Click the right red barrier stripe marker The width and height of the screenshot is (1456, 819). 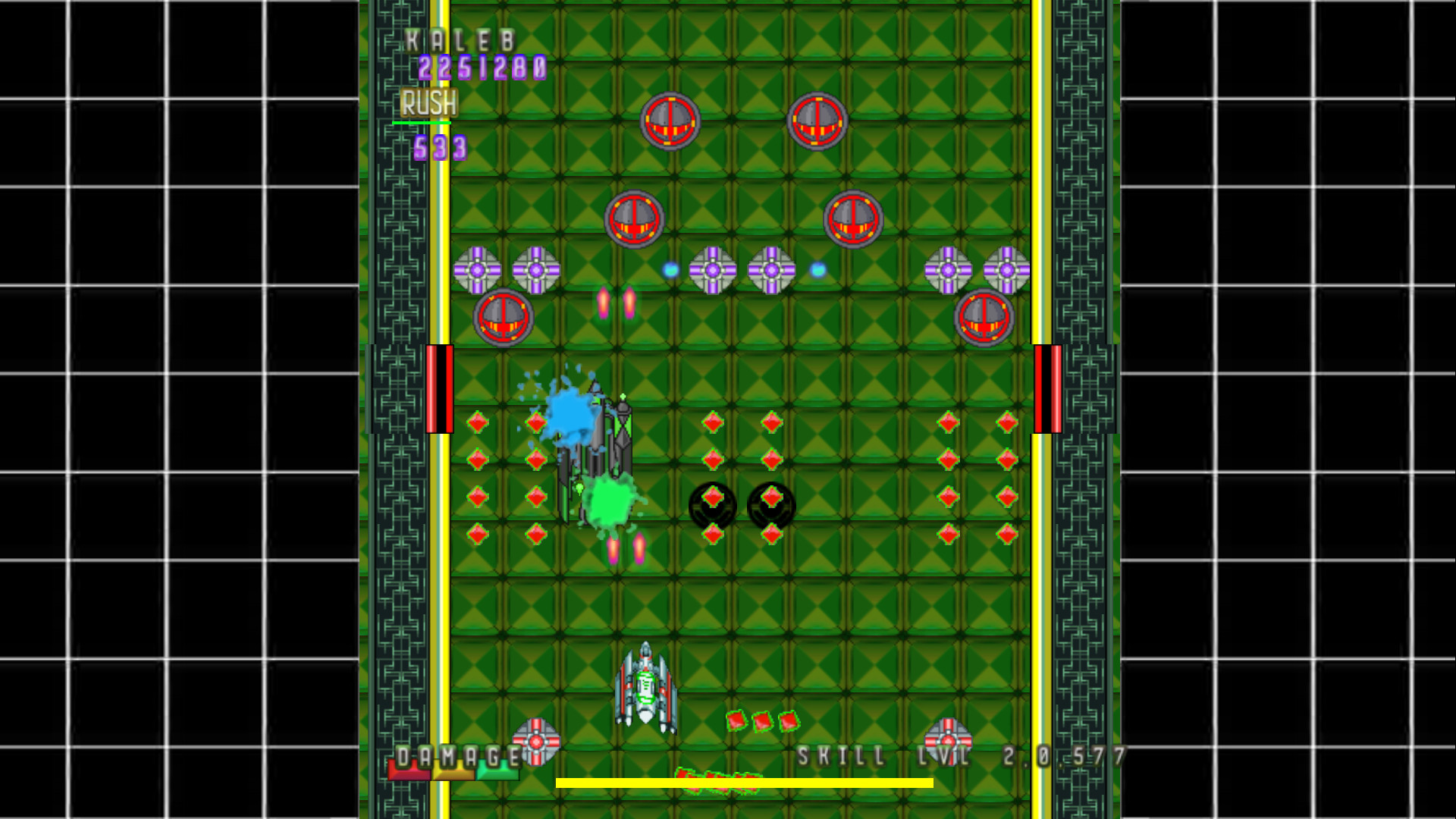coord(1046,388)
